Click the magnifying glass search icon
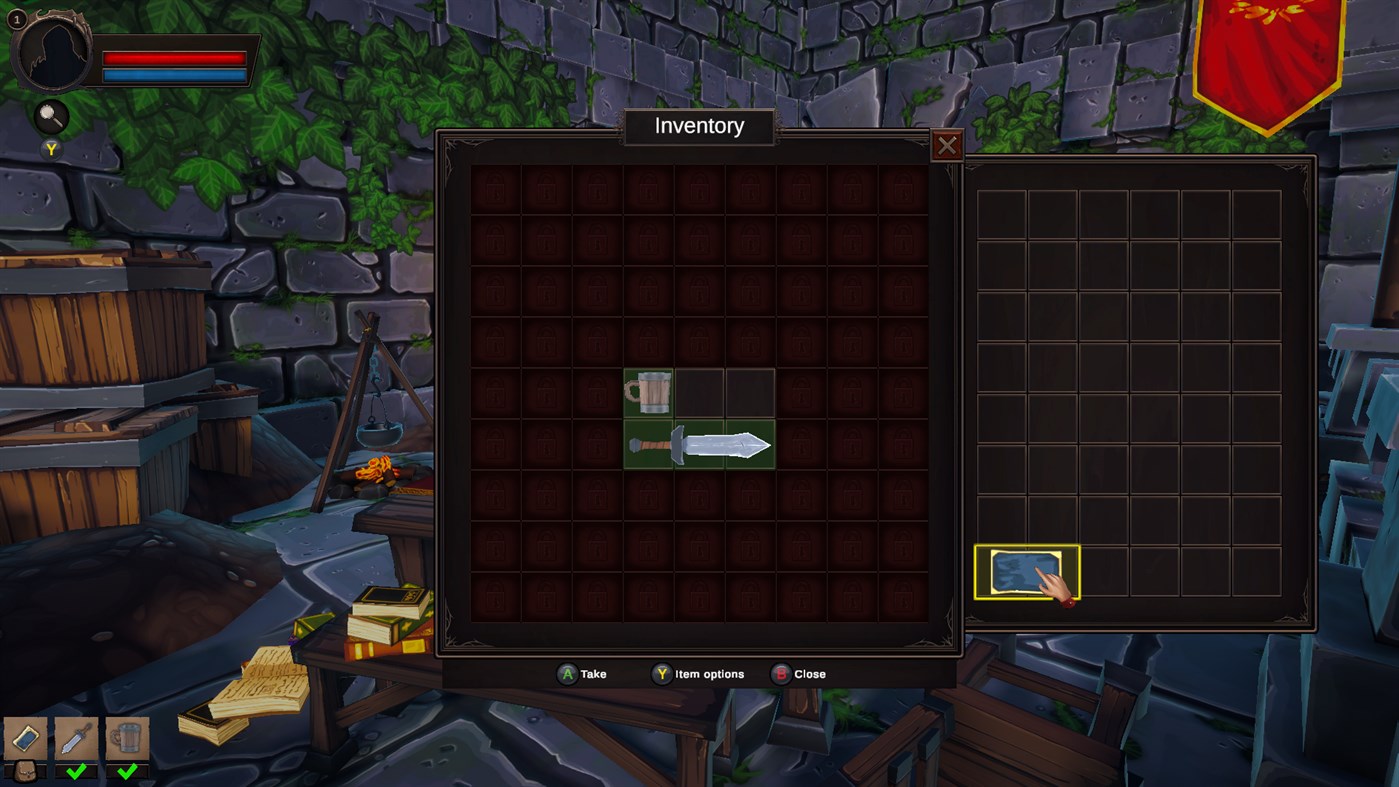The image size is (1399, 787). tap(51, 116)
